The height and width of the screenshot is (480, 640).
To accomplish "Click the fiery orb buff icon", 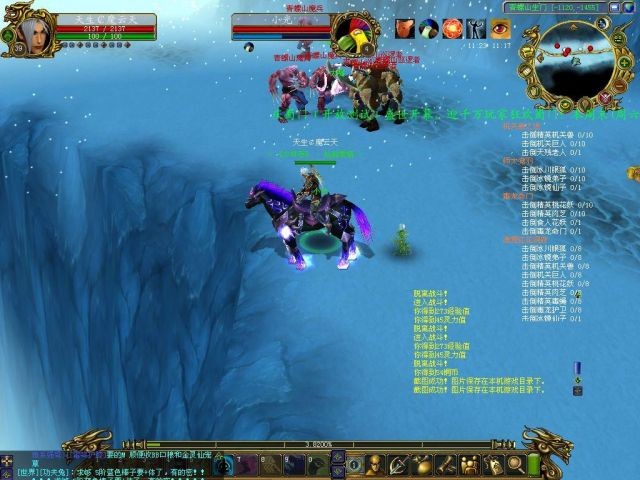I will [452, 28].
